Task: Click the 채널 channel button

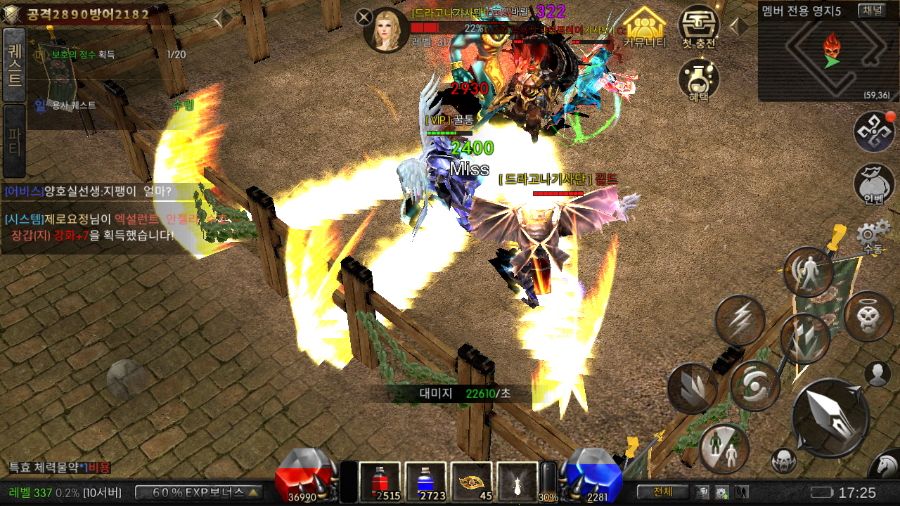Action: (872, 9)
